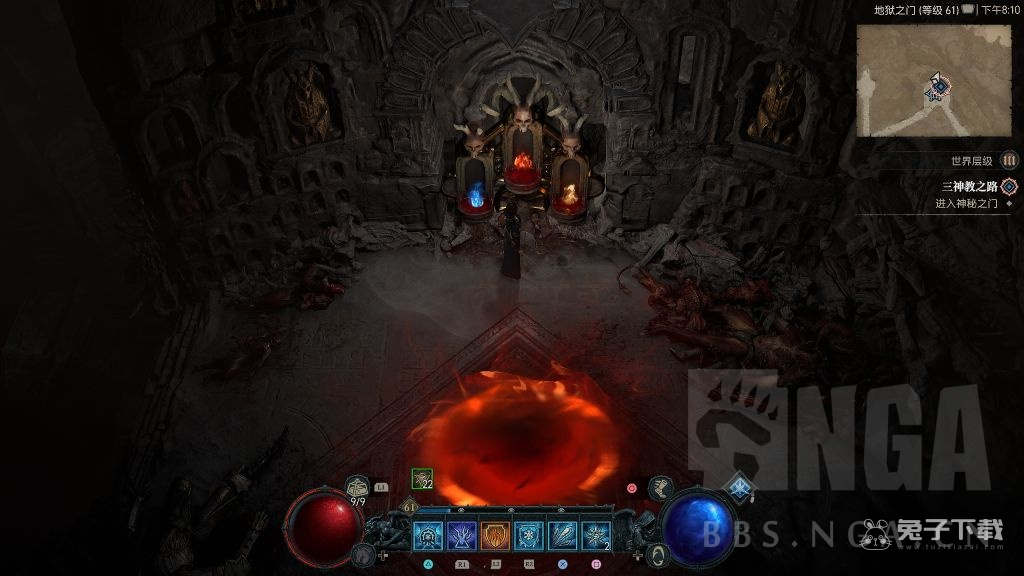Click the green-bordered item icon showing 22

(x=423, y=480)
